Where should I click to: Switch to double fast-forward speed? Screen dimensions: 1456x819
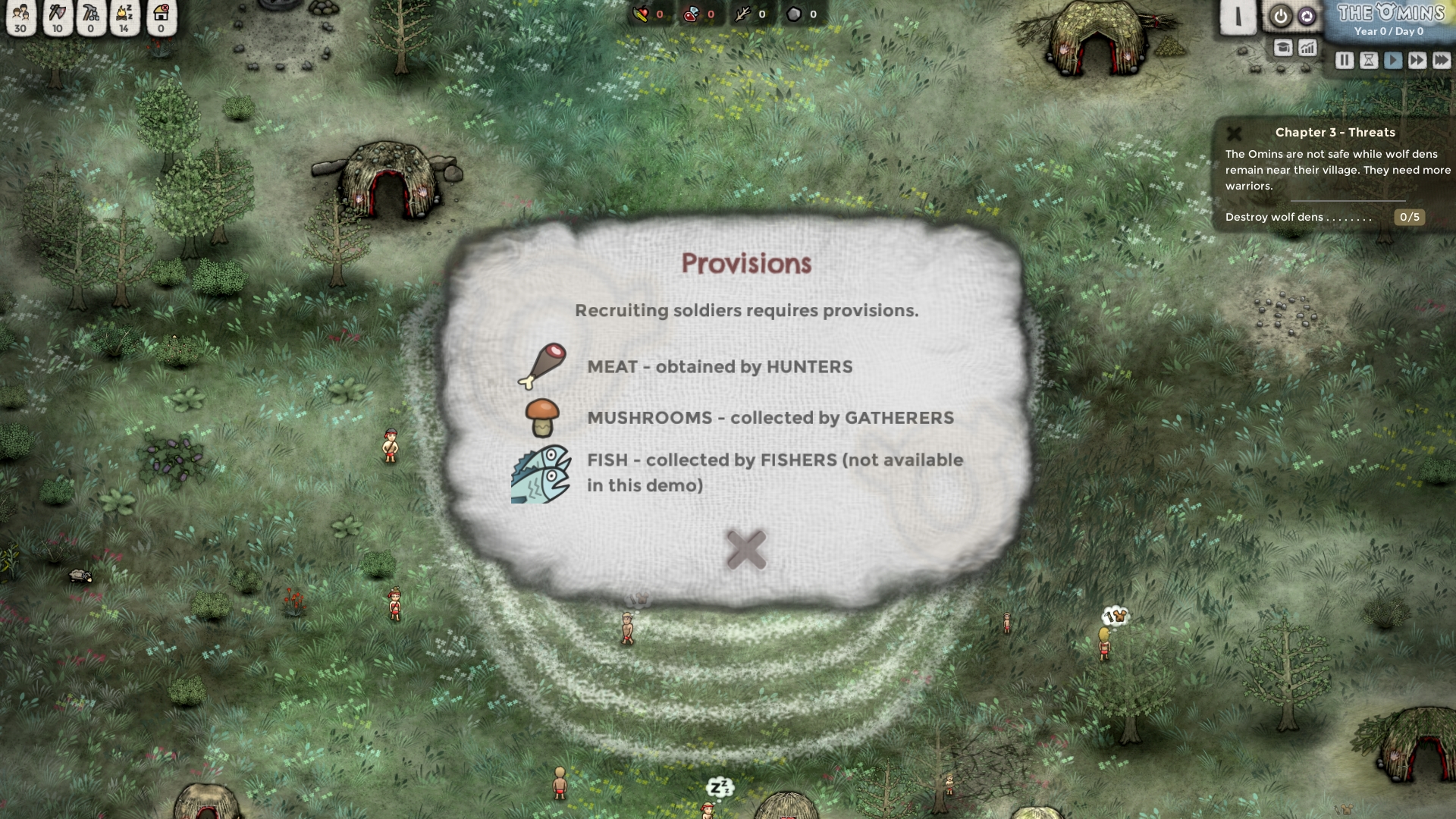1417,61
